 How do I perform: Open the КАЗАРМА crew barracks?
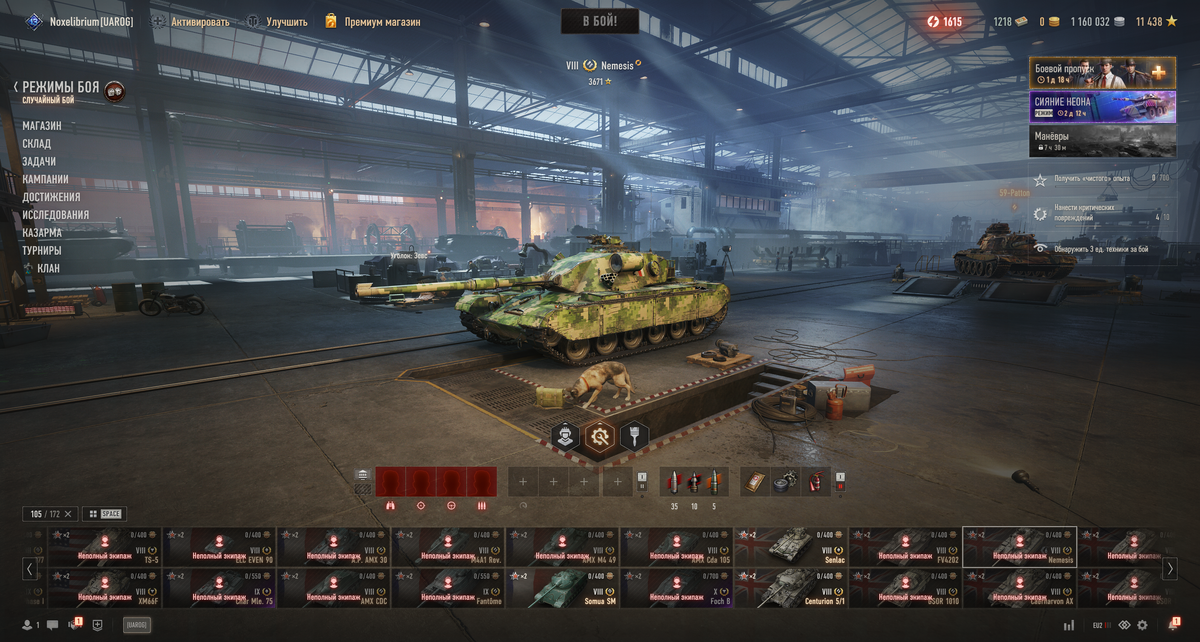[x=42, y=233]
